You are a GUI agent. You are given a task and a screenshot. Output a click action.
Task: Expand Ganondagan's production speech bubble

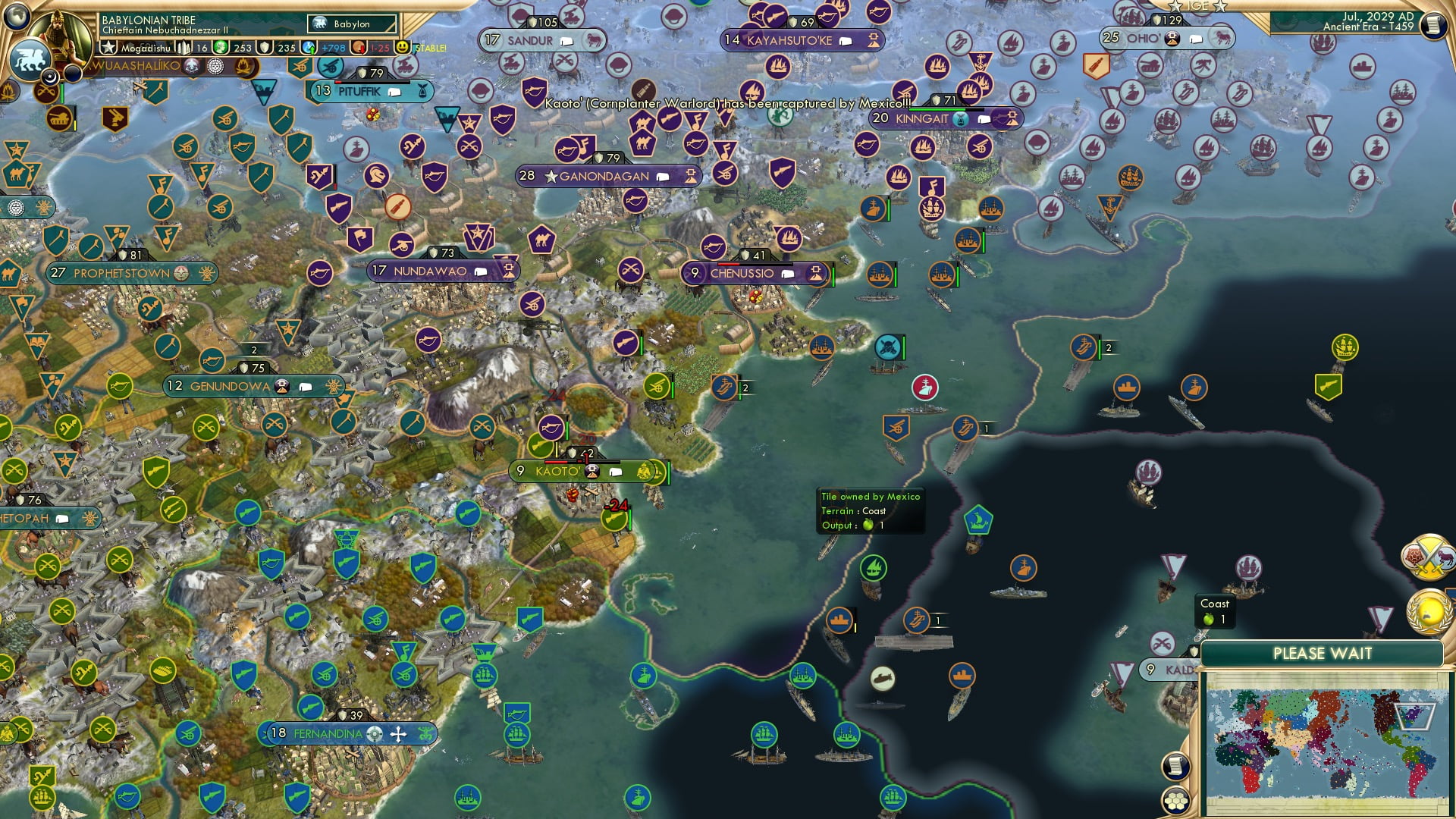tap(663, 175)
